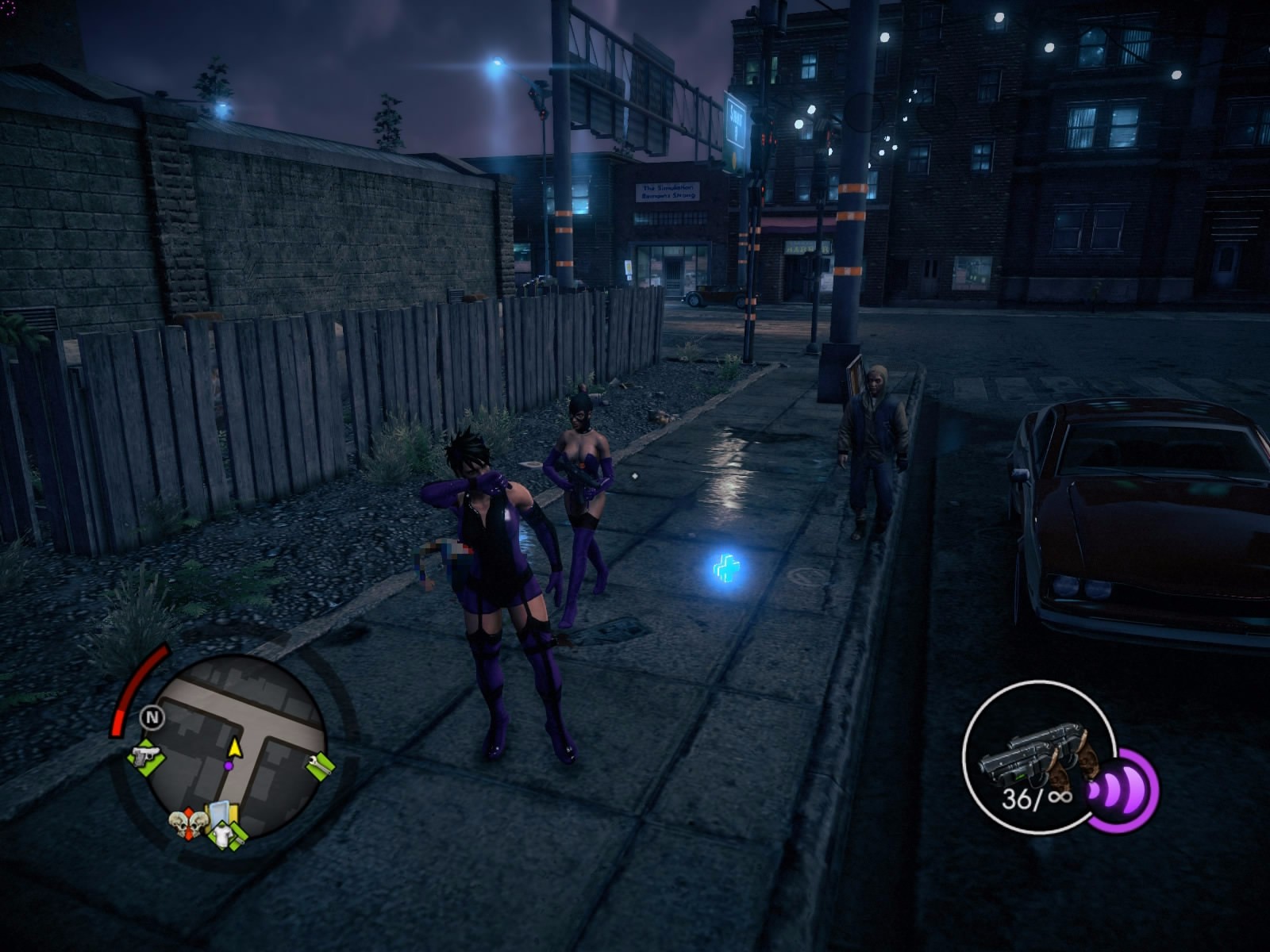Click the N compass marker on minimap

click(x=152, y=719)
